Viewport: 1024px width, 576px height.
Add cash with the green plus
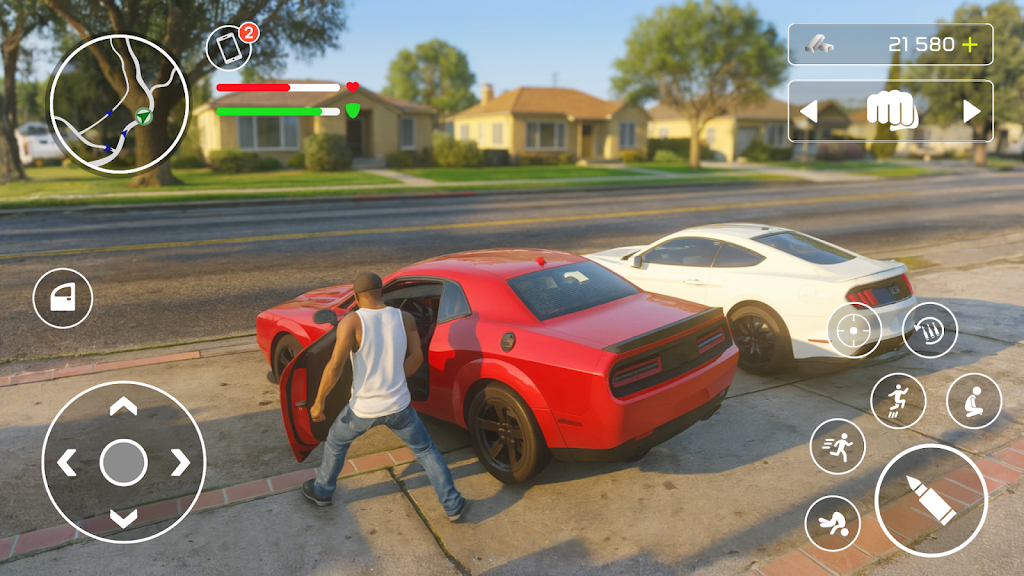point(969,45)
